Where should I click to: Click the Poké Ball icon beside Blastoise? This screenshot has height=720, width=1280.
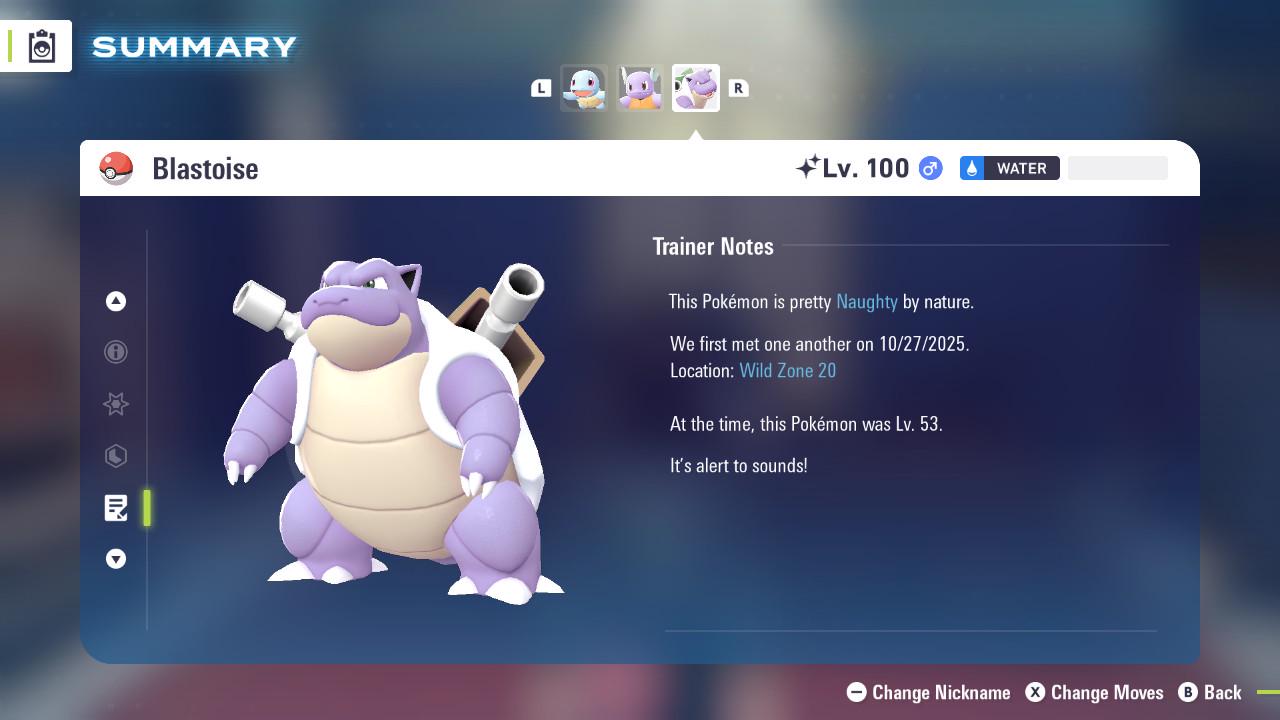click(117, 168)
